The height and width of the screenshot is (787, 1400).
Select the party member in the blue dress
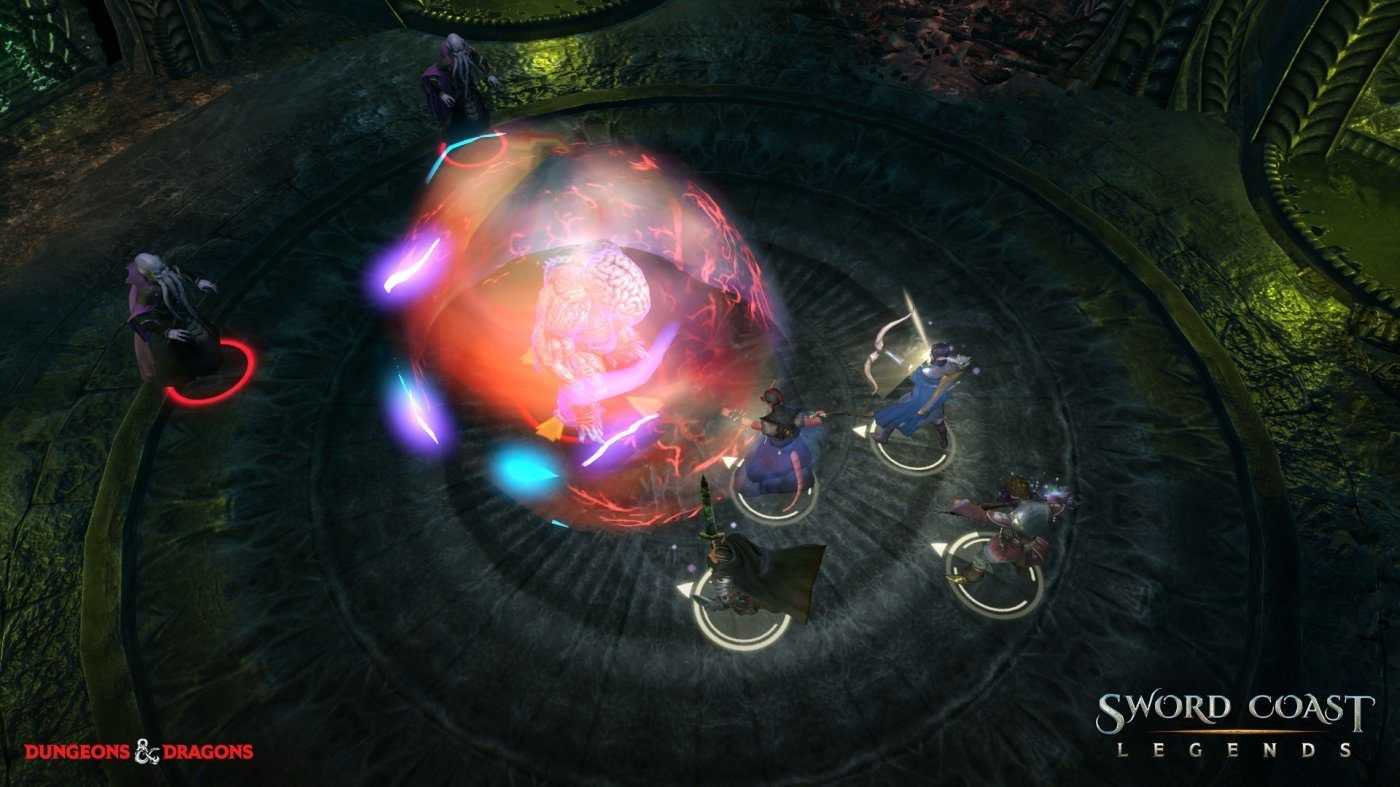775,440
